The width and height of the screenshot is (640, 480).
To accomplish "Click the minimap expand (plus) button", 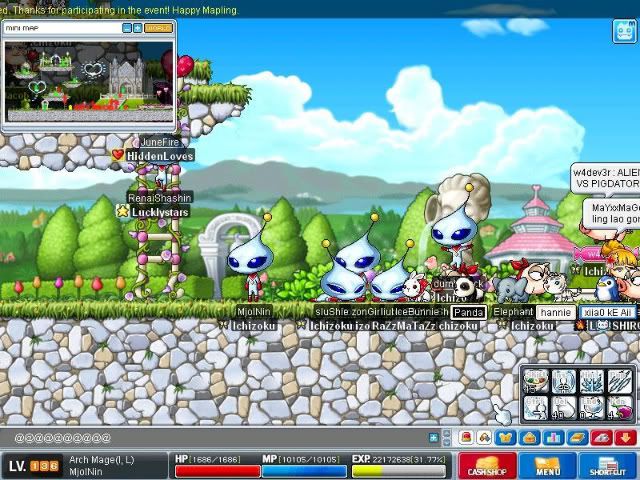I will 137,28.
